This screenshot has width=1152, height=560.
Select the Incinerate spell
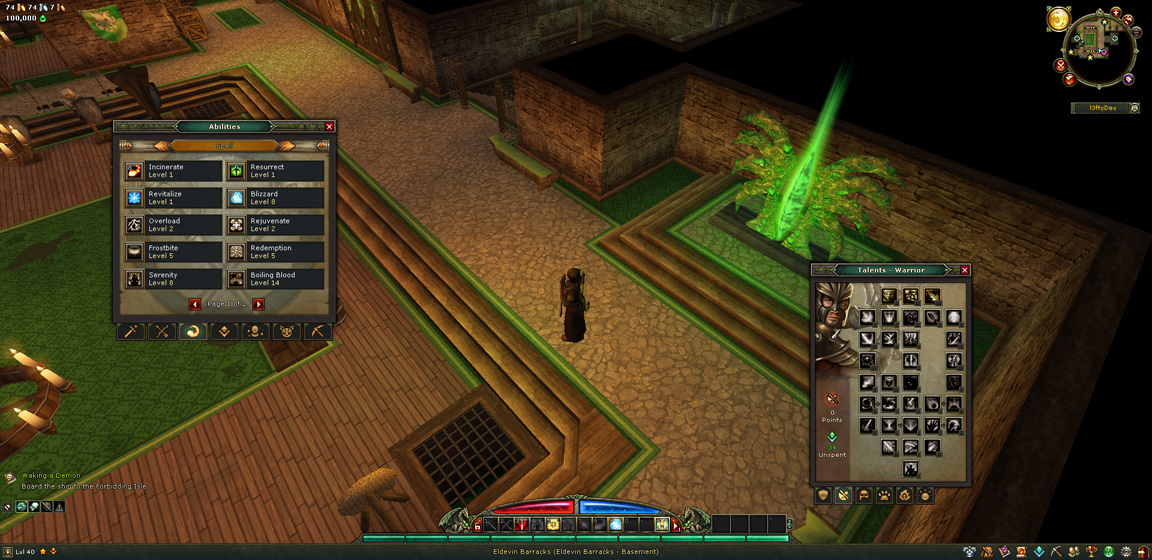click(x=172, y=171)
